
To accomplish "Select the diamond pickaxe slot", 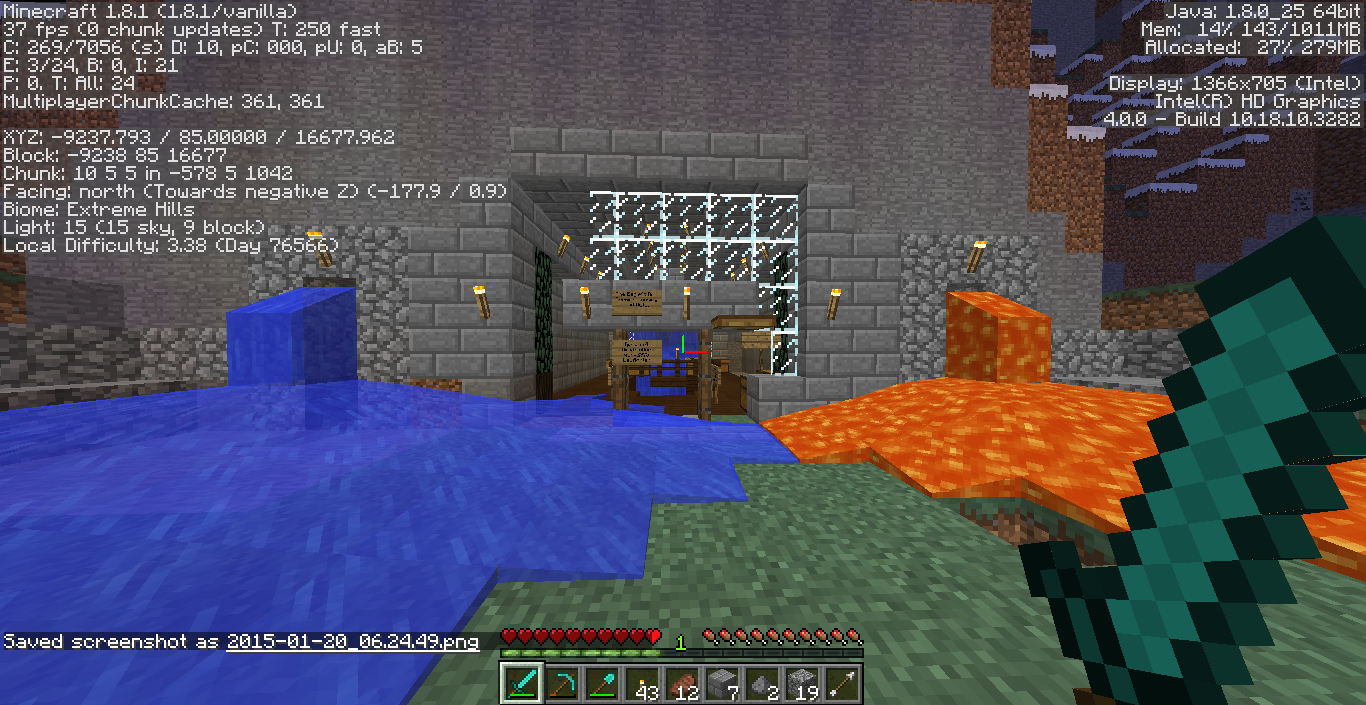I will tap(562, 683).
